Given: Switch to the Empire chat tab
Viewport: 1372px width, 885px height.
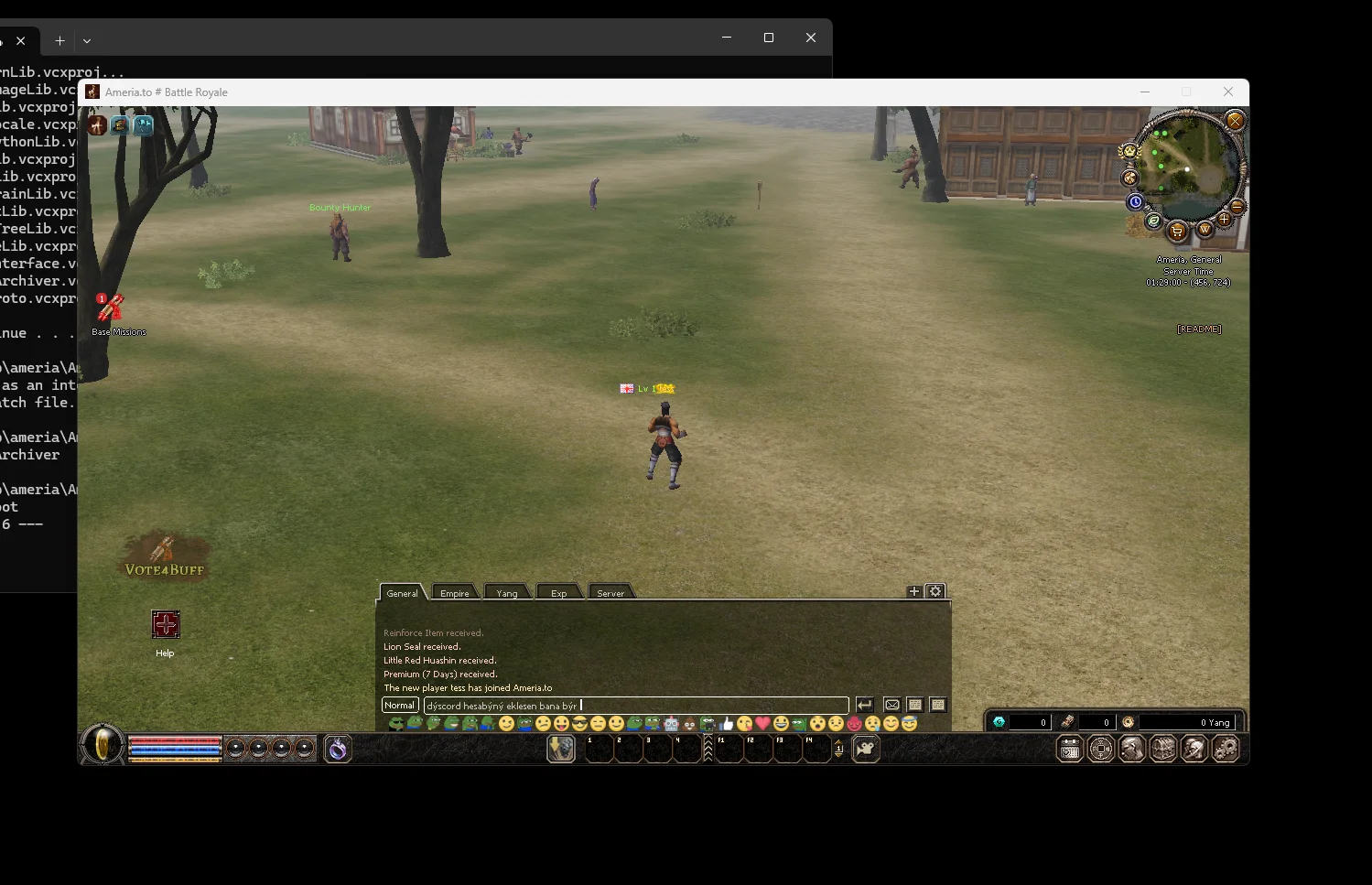Looking at the screenshot, I should [454, 593].
